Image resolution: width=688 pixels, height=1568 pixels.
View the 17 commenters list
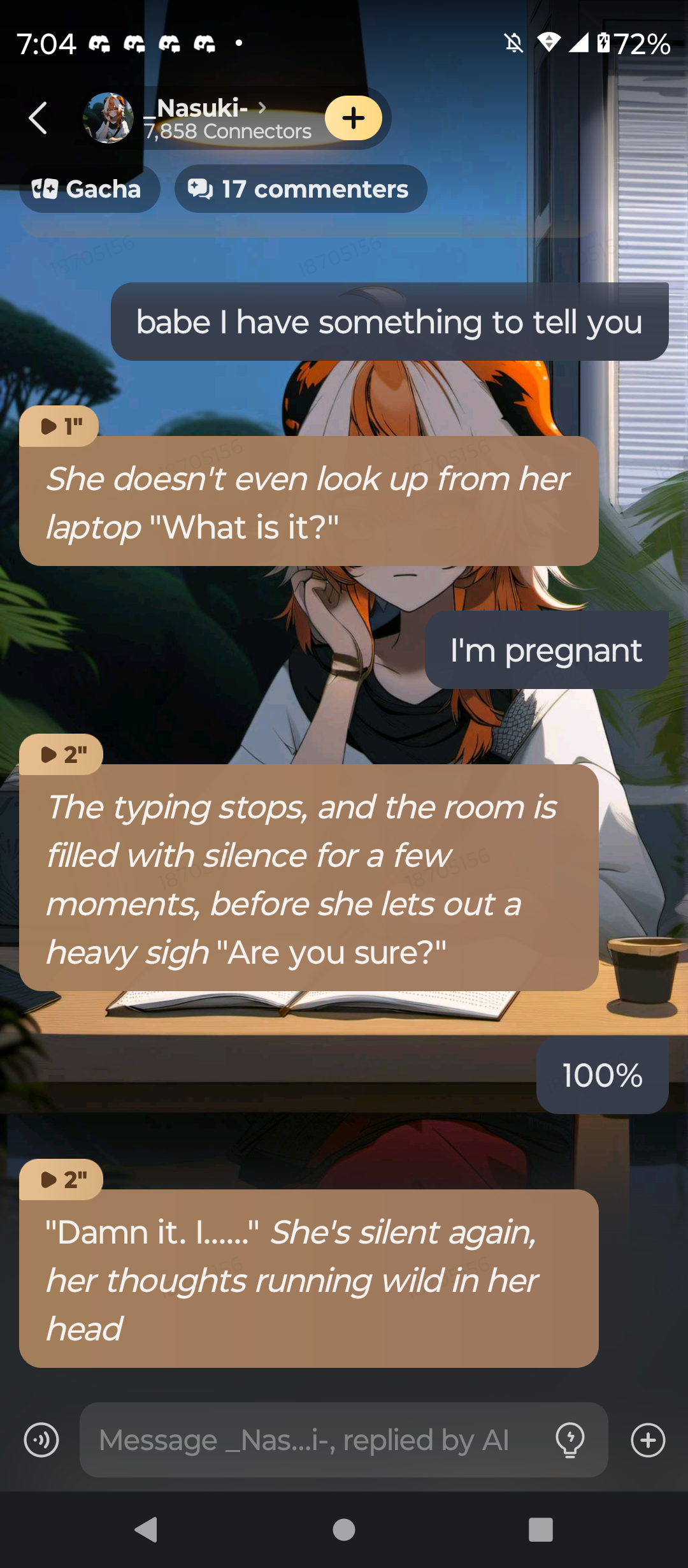click(300, 189)
